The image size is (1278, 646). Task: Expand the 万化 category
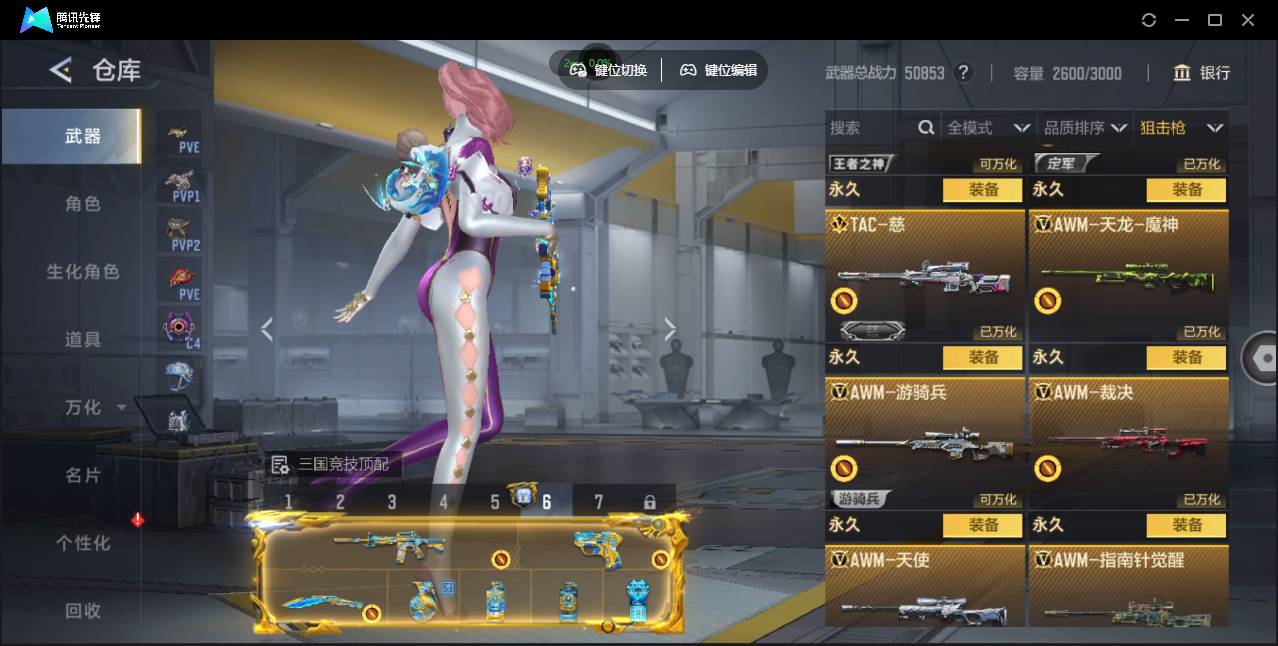tap(92, 407)
